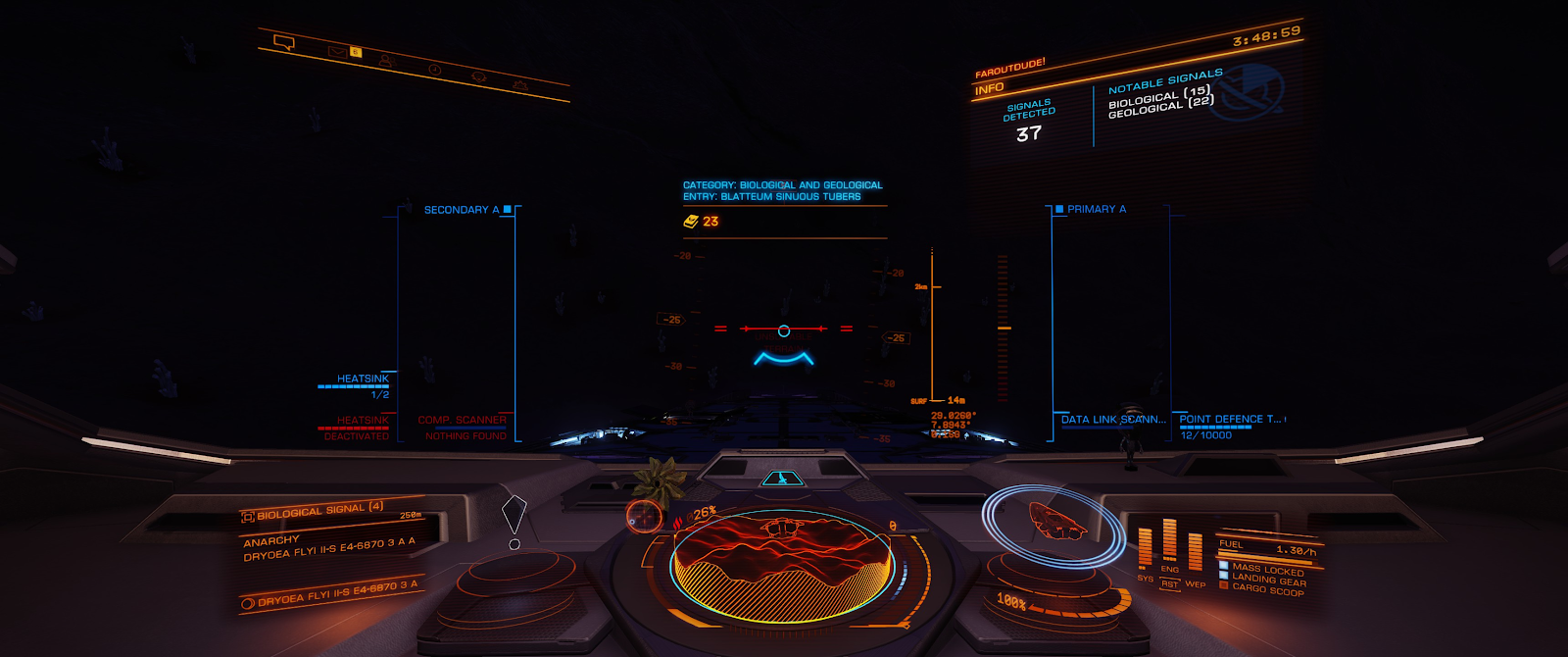Select the Data Link Scanner module
The image size is (1568, 657).
coord(1112,420)
